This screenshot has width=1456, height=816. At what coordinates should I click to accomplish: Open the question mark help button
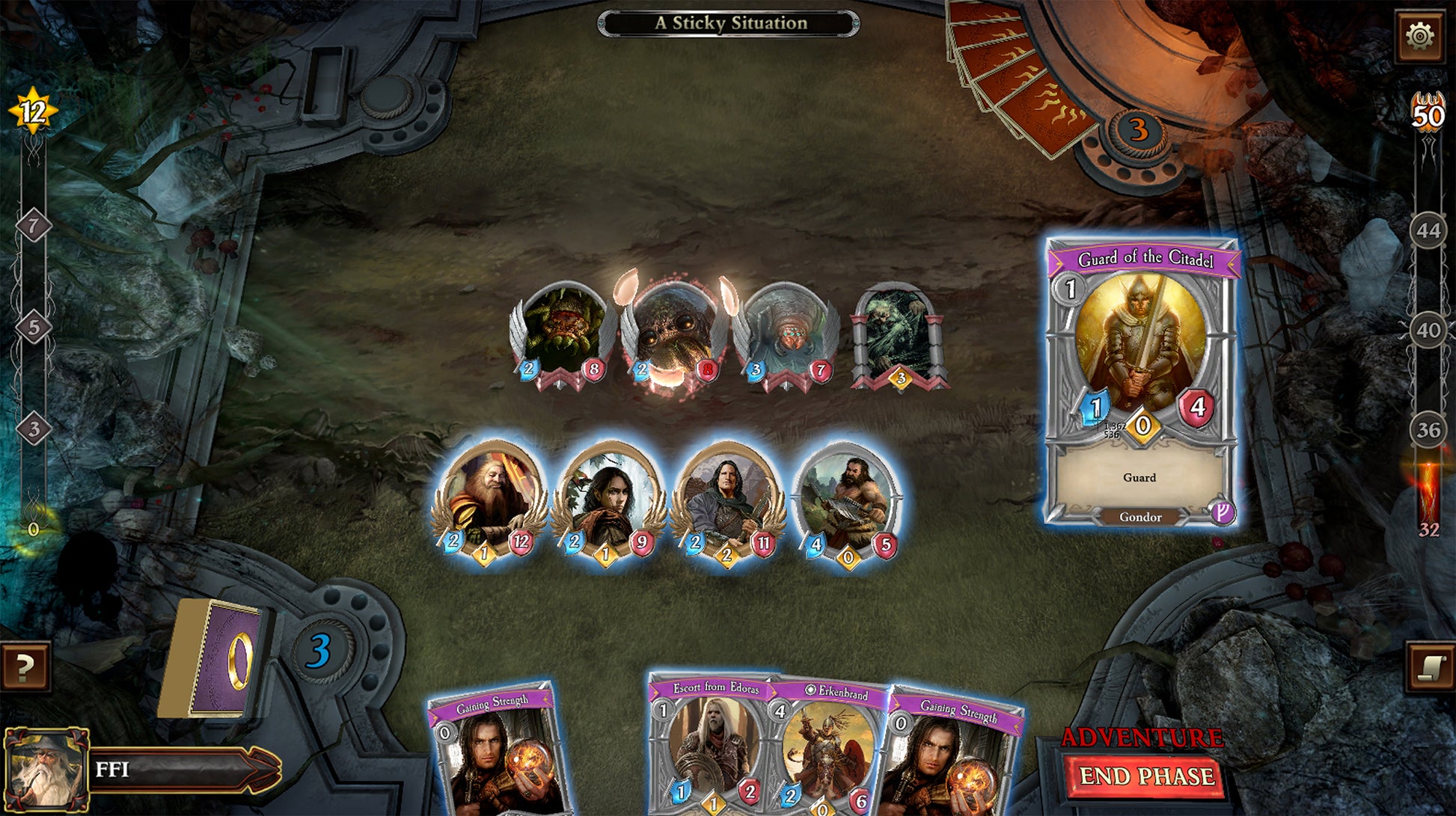(x=25, y=666)
